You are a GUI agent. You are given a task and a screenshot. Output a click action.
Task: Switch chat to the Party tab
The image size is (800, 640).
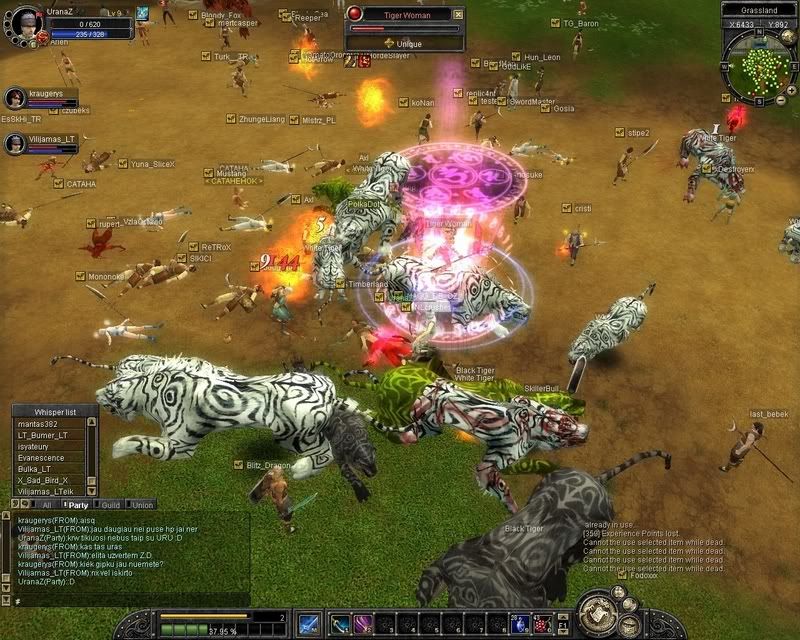click(x=74, y=505)
